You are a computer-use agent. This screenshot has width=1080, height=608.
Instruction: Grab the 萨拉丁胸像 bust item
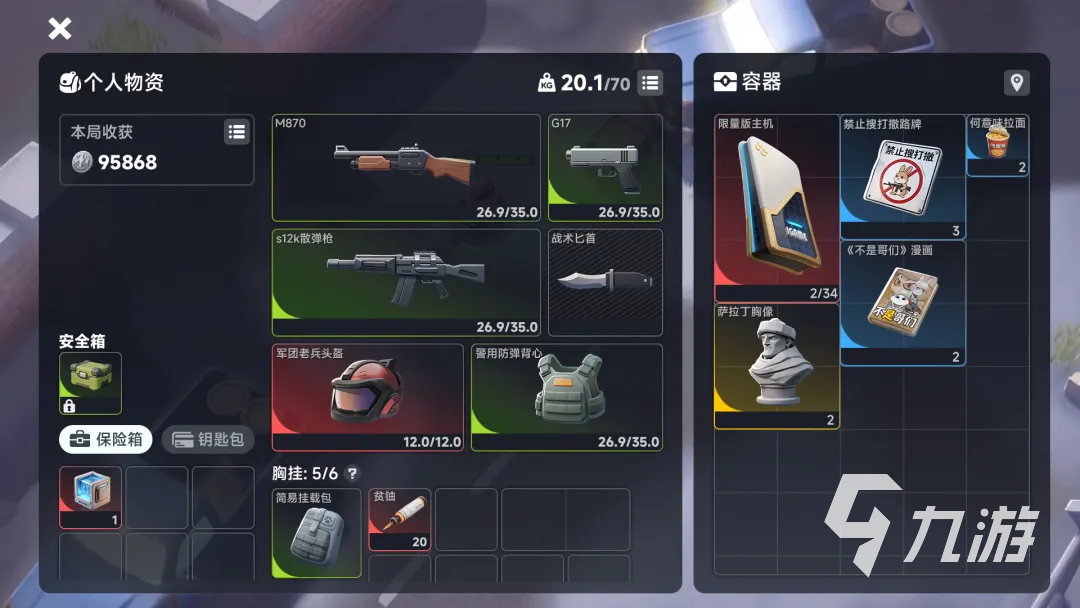pyautogui.click(x=776, y=366)
